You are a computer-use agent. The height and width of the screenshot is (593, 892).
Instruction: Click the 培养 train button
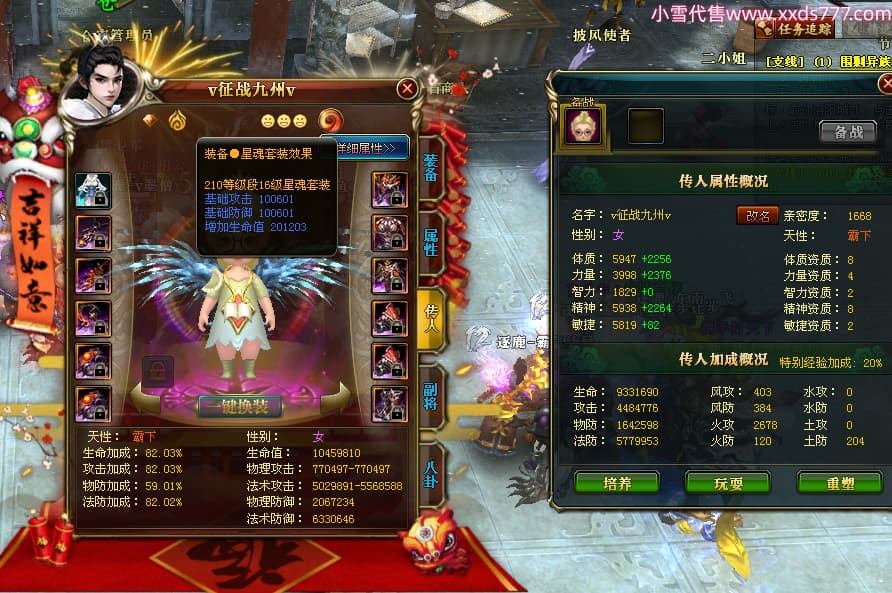pyautogui.click(x=616, y=483)
